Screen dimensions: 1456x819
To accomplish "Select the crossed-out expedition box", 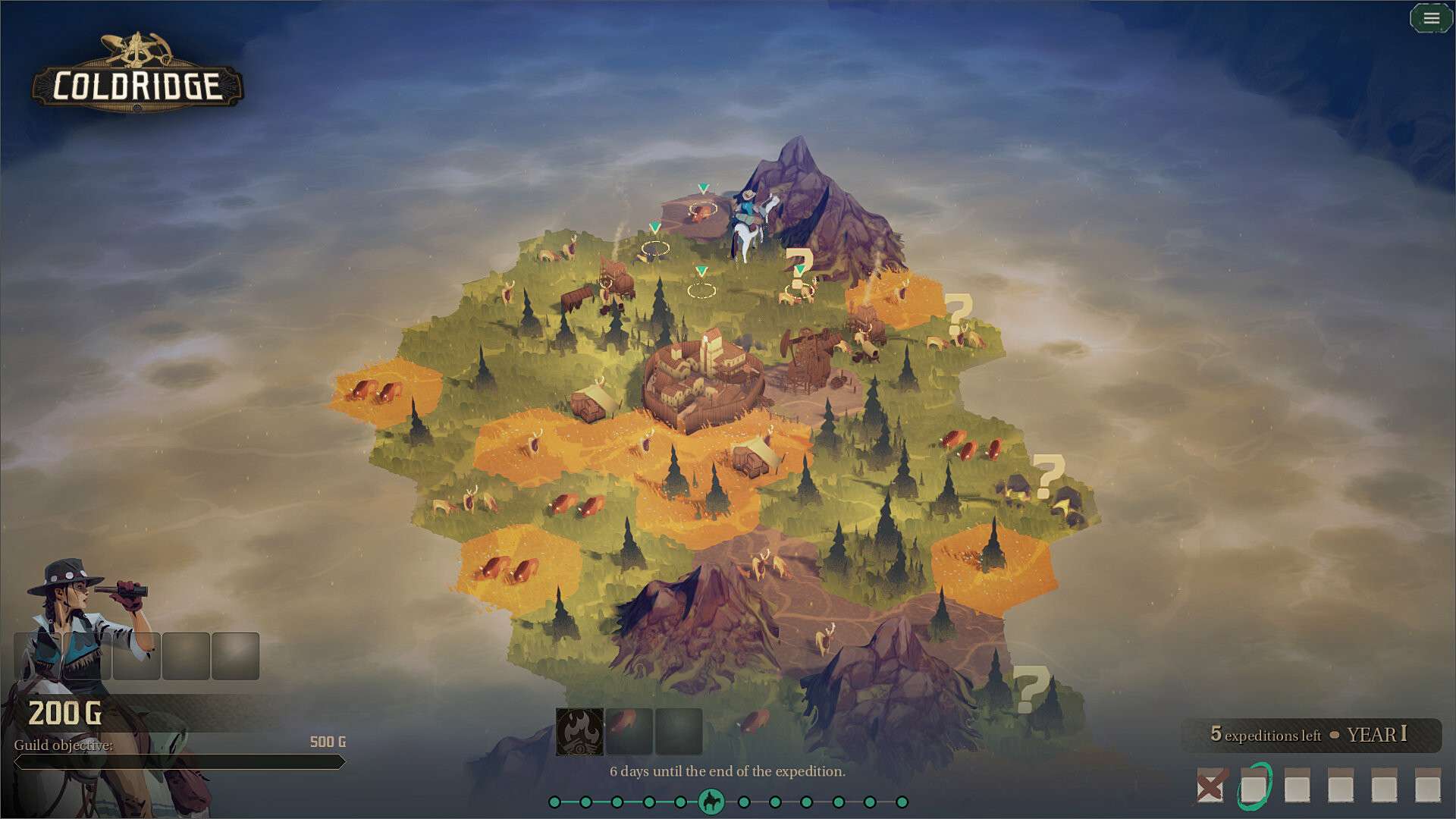I will click(1210, 786).
